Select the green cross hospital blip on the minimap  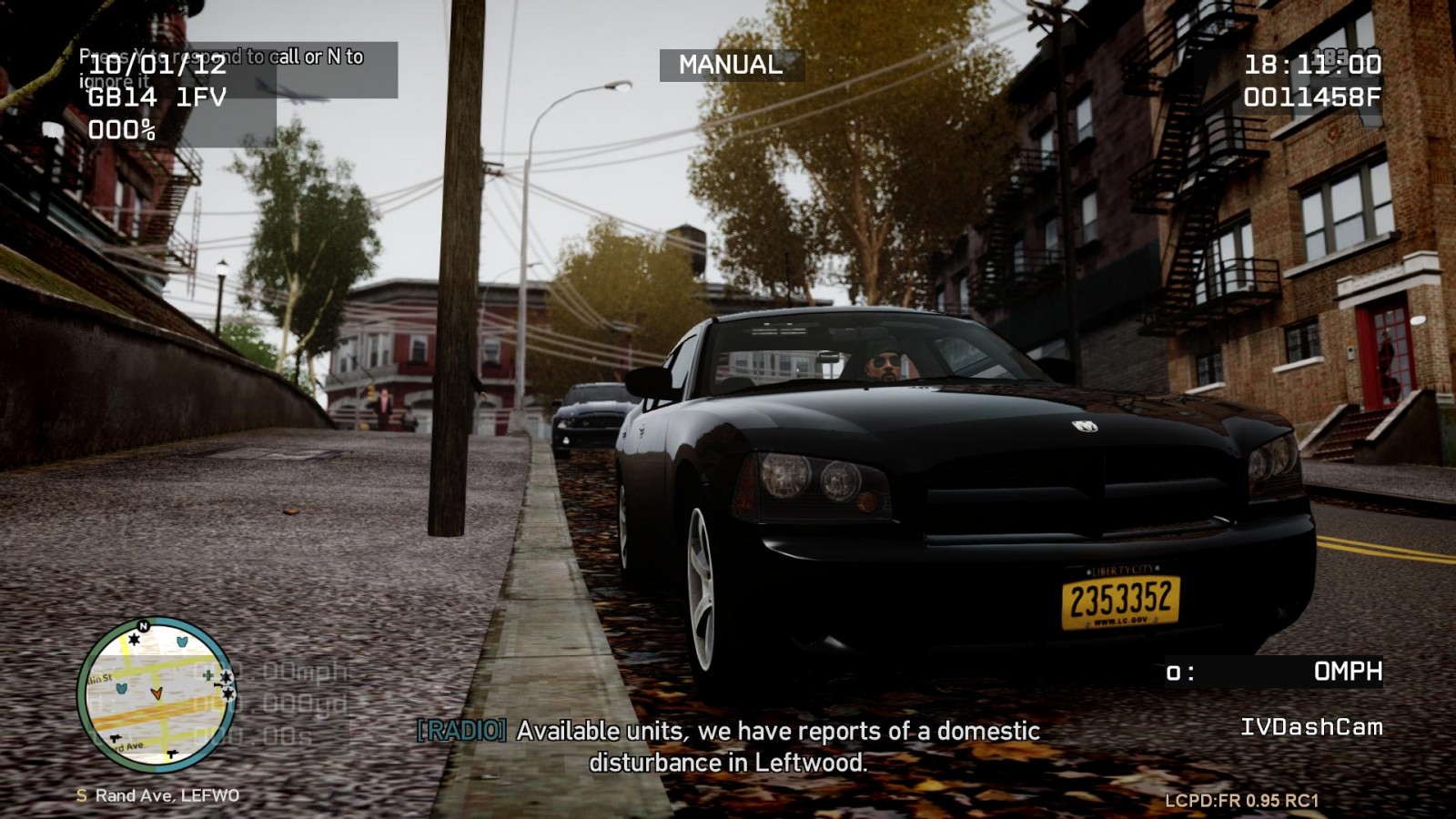pos(208,675)
